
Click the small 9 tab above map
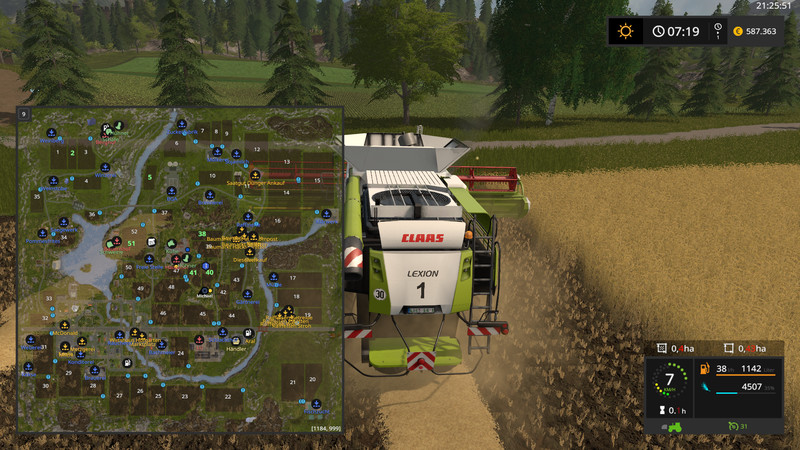pos(23,115)
